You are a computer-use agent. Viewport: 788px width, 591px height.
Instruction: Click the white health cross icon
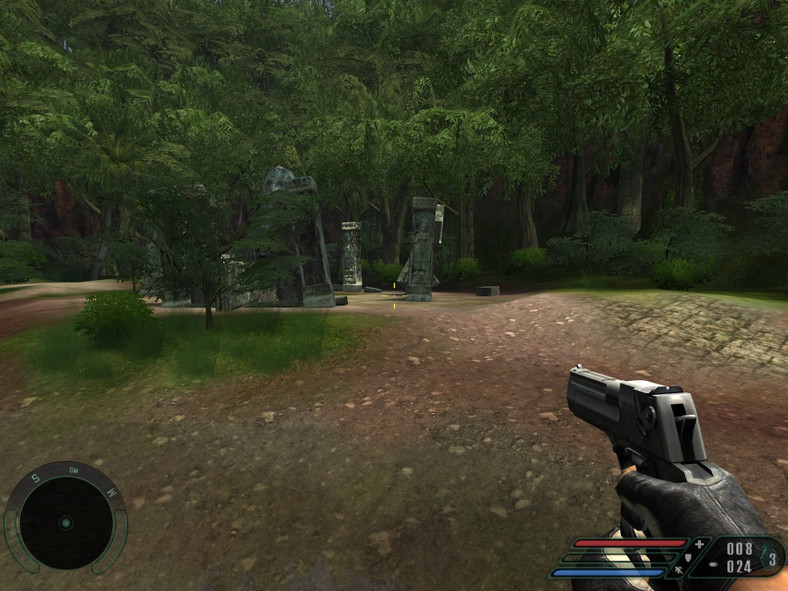(700, 544)
